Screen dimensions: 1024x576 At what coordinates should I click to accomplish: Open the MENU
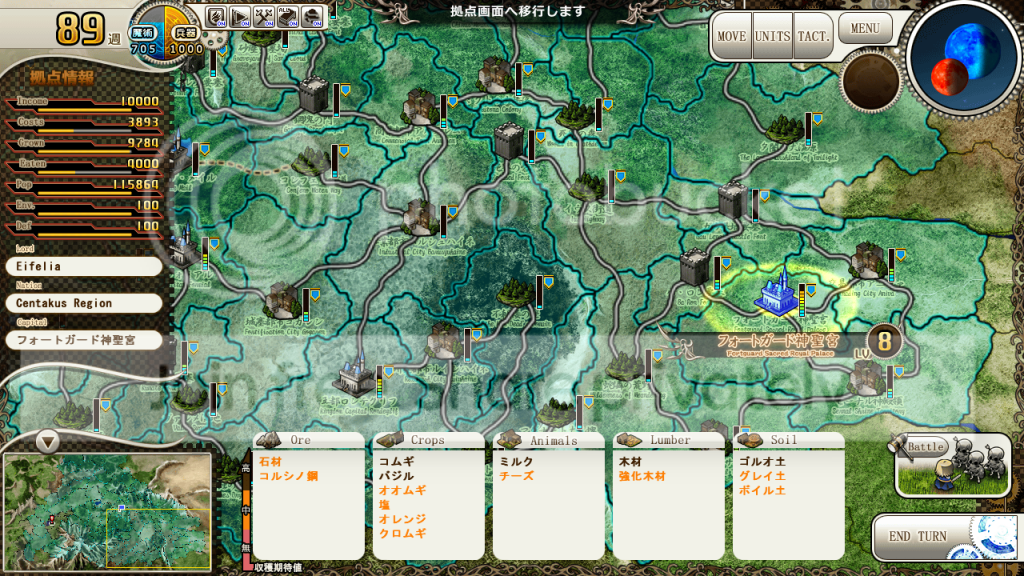[x=865, y=28]
